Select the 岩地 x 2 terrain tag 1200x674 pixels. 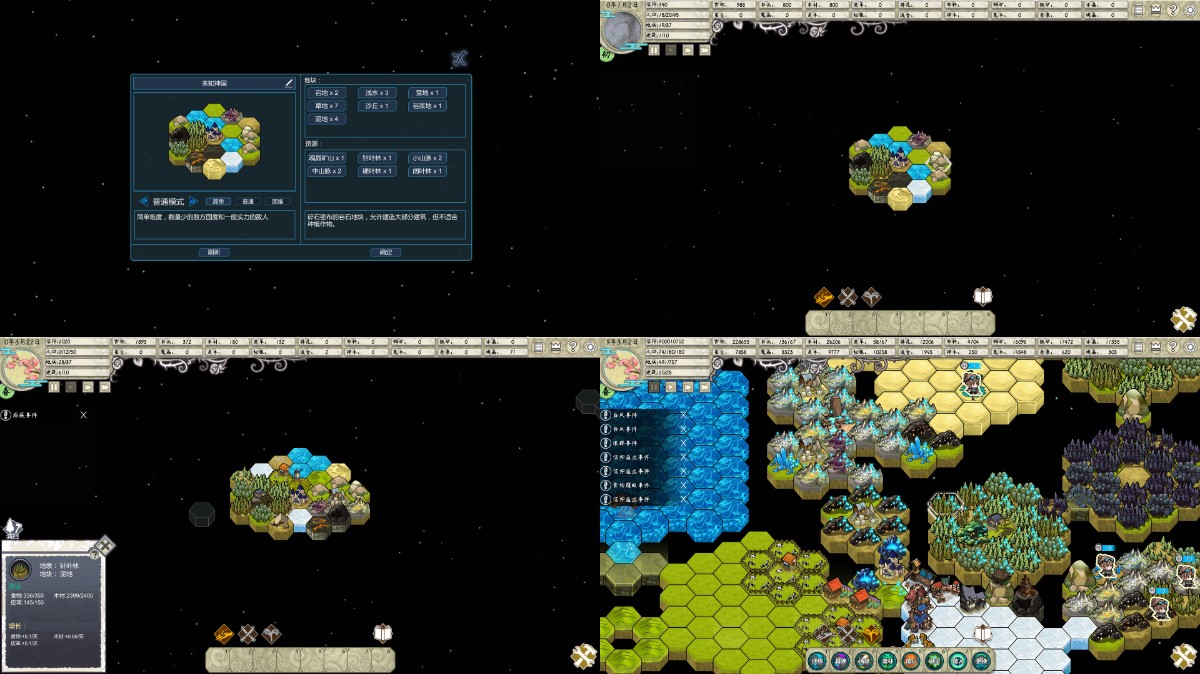click(x=327, y=93)
